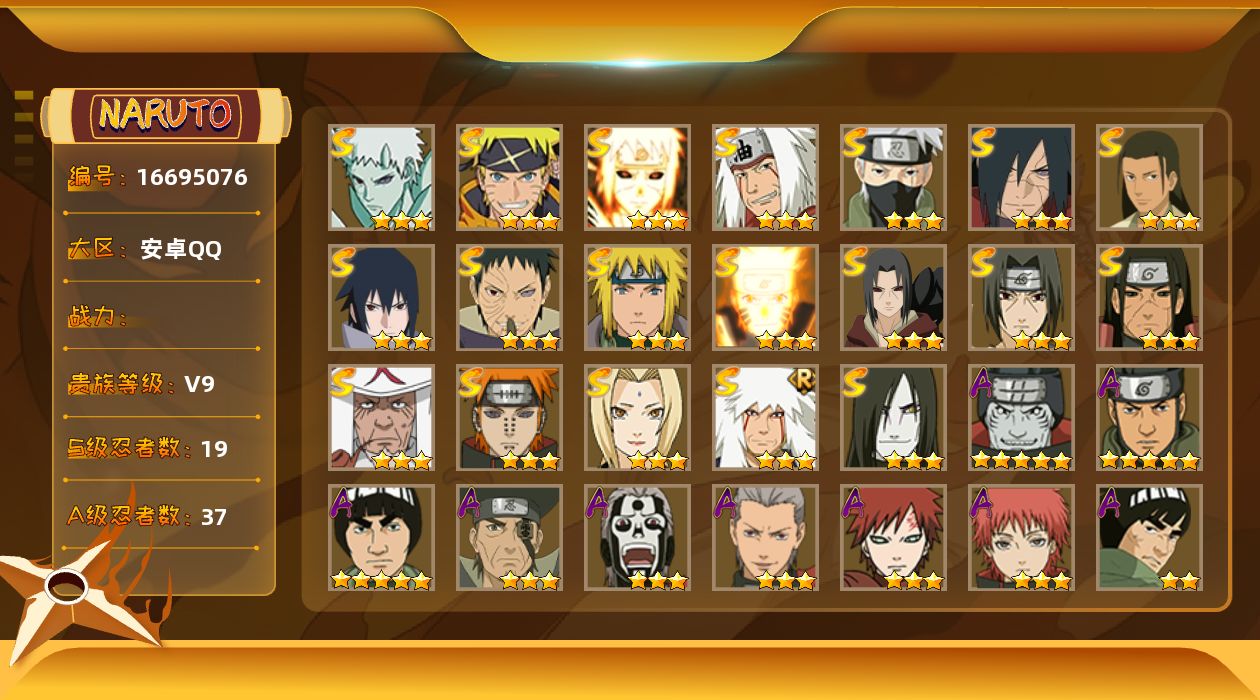Select the gas-masked Hanzo card
Viewport: 1260px width, 700px height.
point(637,537)
